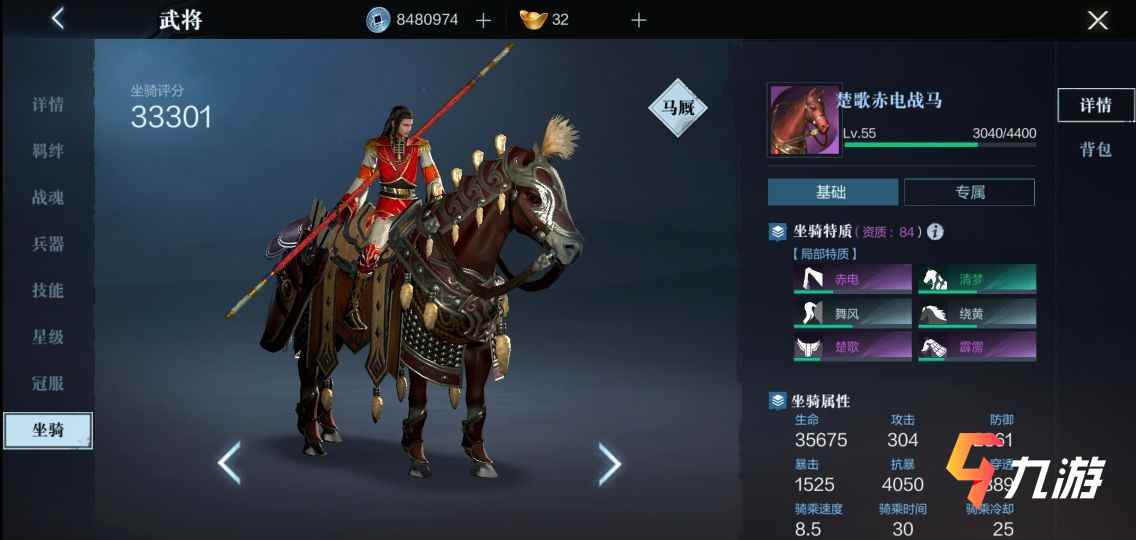Add more copper coins with plus button

click(x=483, y=20)
